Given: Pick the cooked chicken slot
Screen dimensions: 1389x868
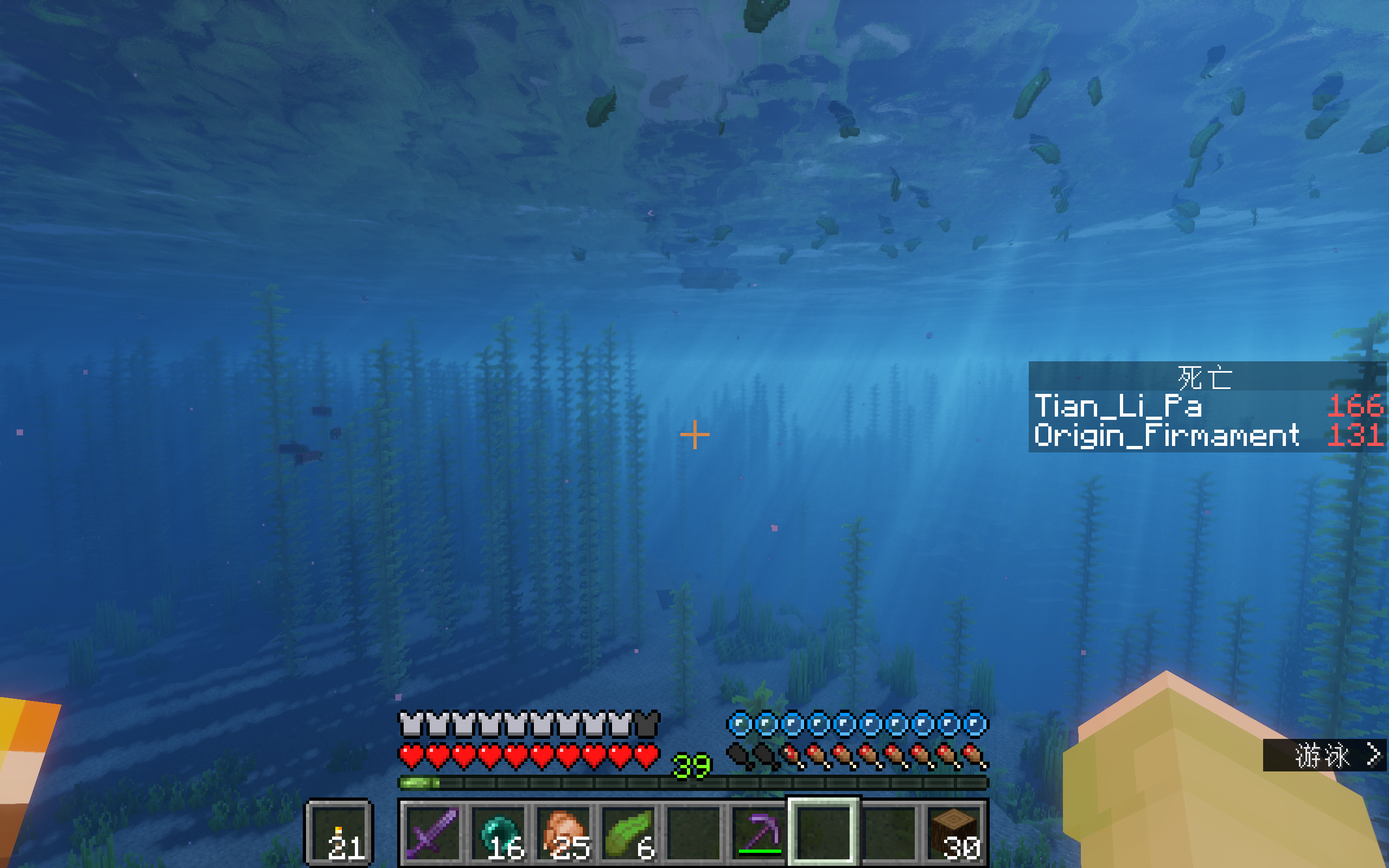Looking at the screenshot, I should point(563,832).
